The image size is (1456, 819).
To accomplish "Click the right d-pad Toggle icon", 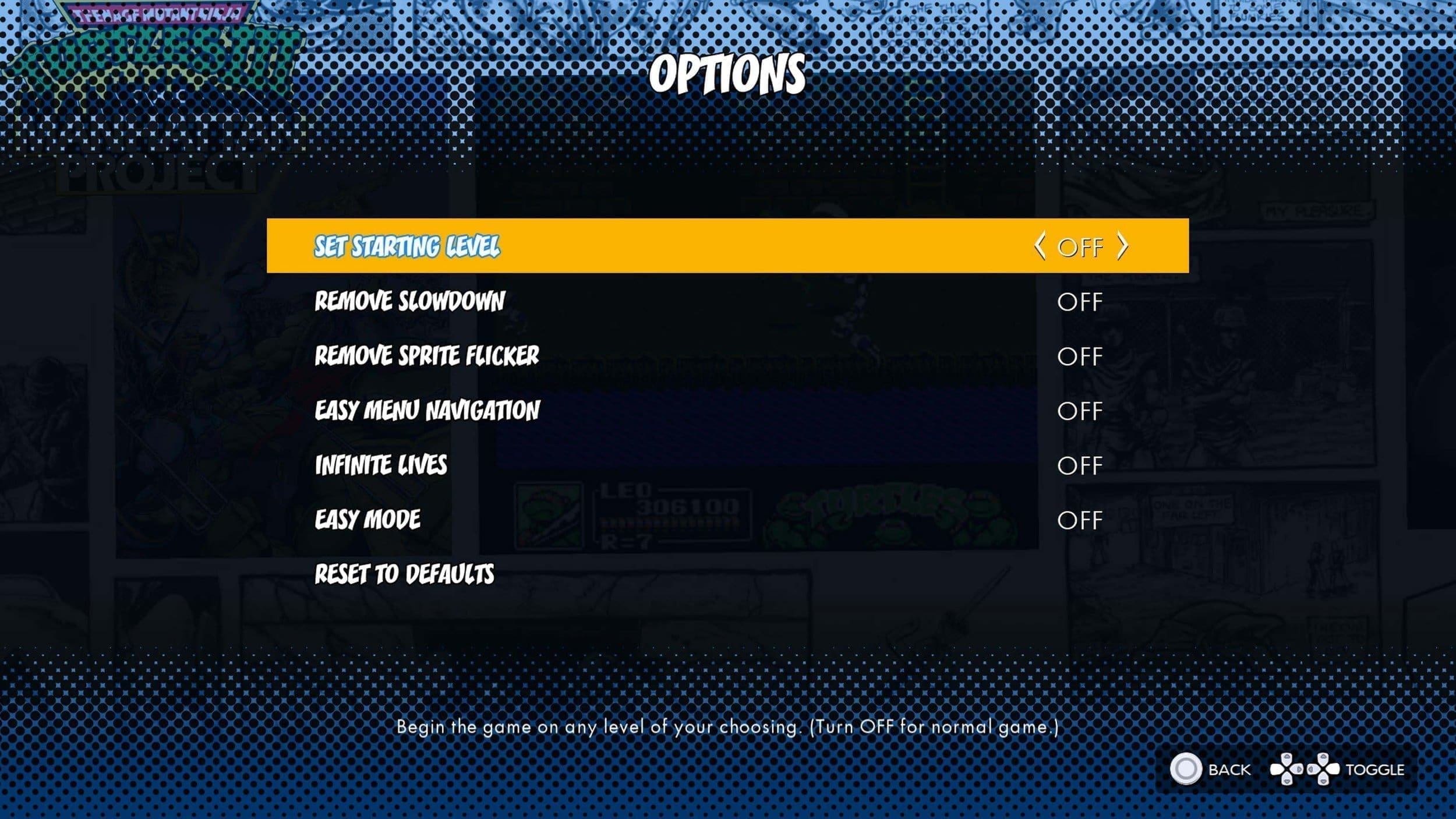I will tap(1323, 769).
